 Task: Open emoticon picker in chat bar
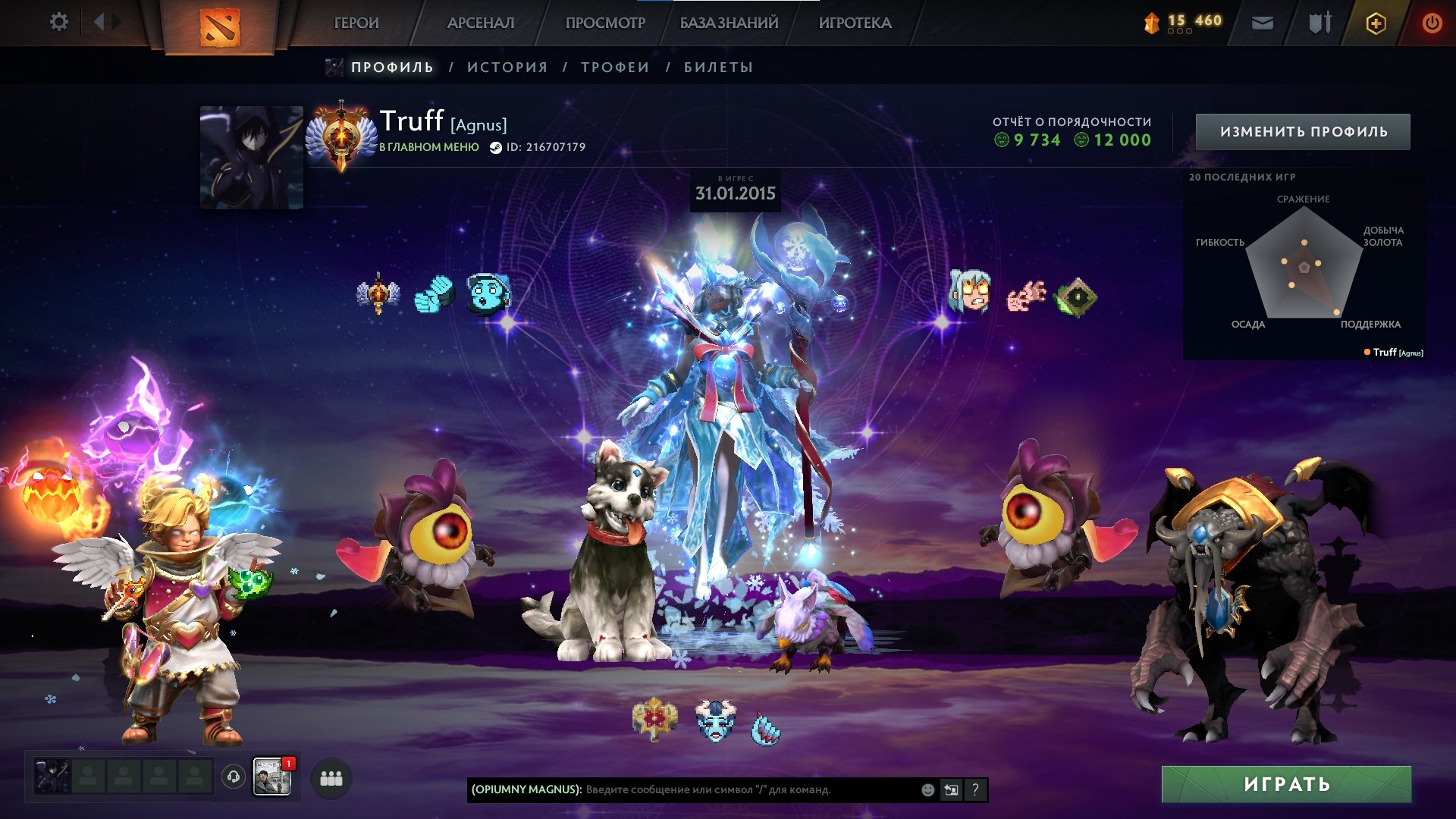[927, 789]
